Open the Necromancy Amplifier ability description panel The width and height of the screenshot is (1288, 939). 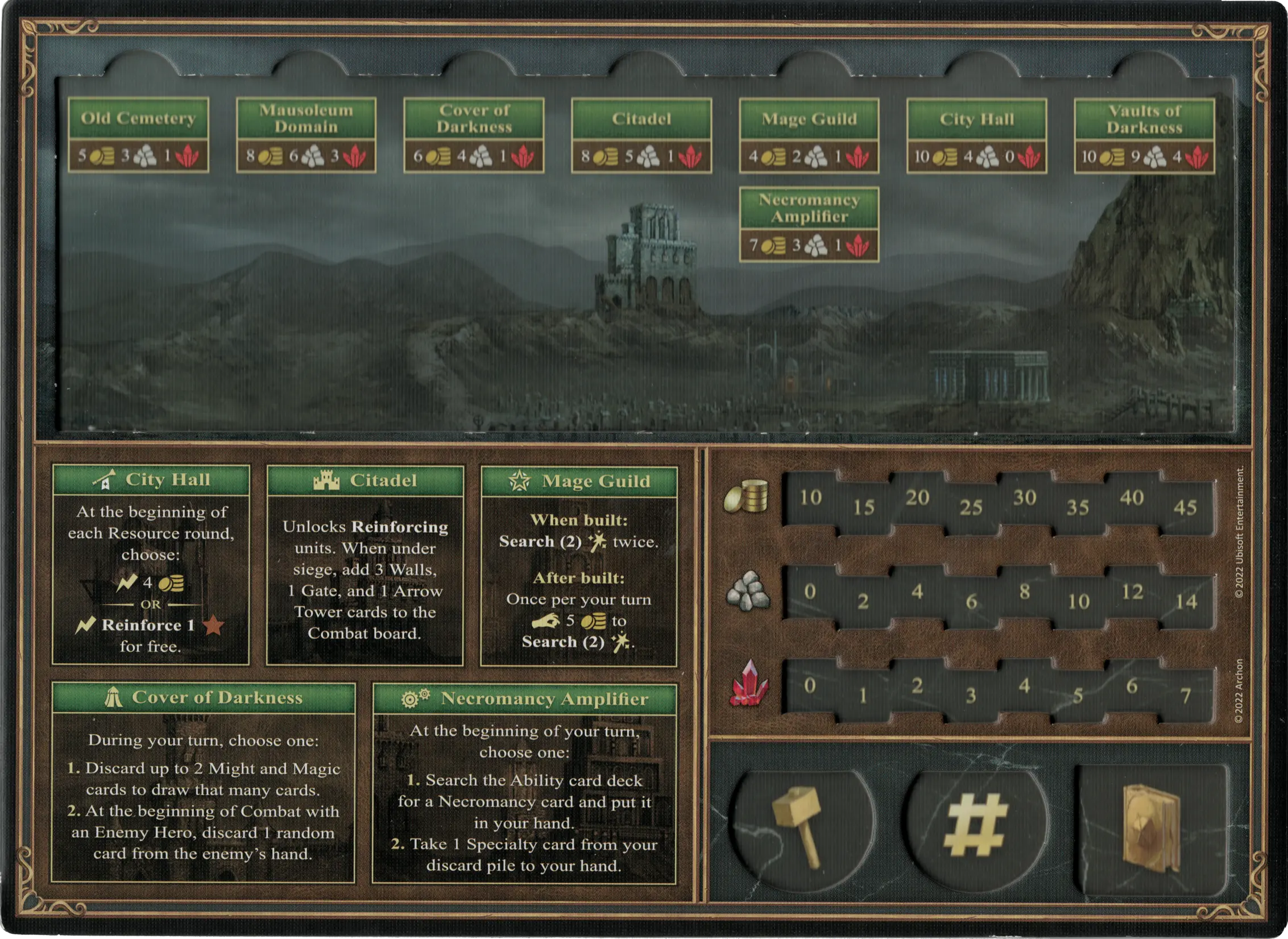pyautogui.click(x=524, y=784)
